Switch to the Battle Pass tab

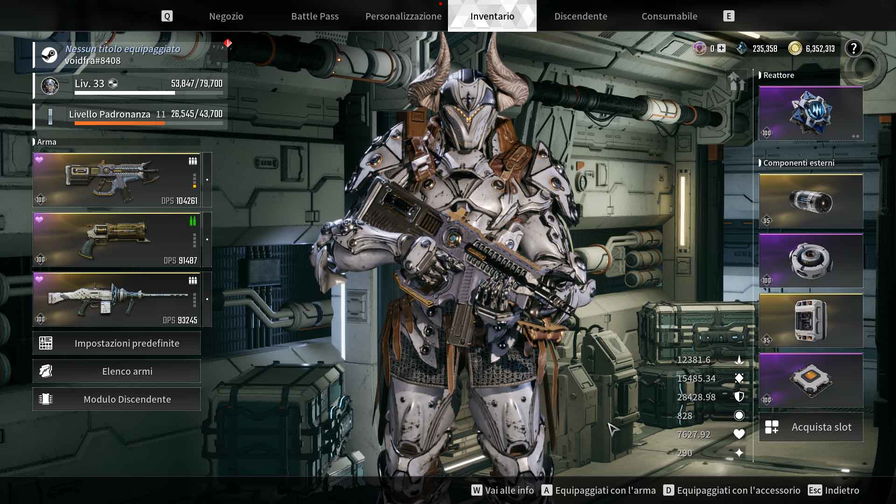click(314, 16)
